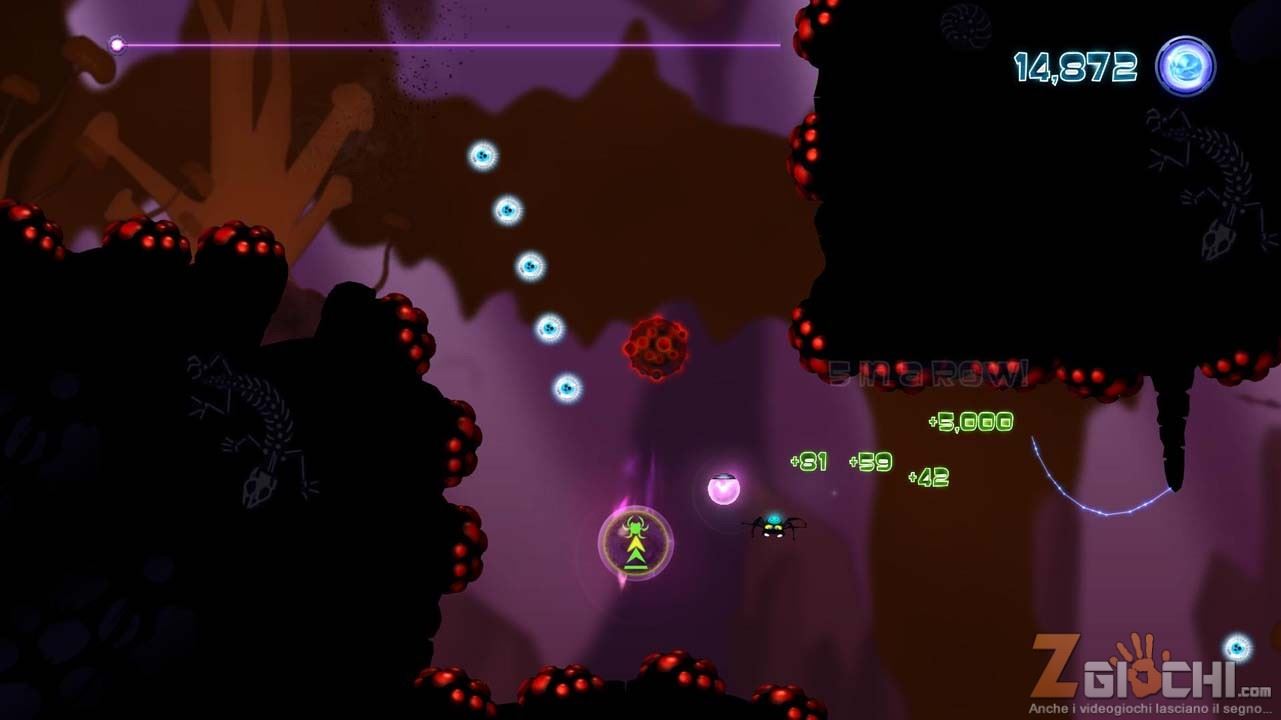This screenshot has width=1281, height=720.
Task: Click the blue orb icon beside the score
Action: 1185,67
